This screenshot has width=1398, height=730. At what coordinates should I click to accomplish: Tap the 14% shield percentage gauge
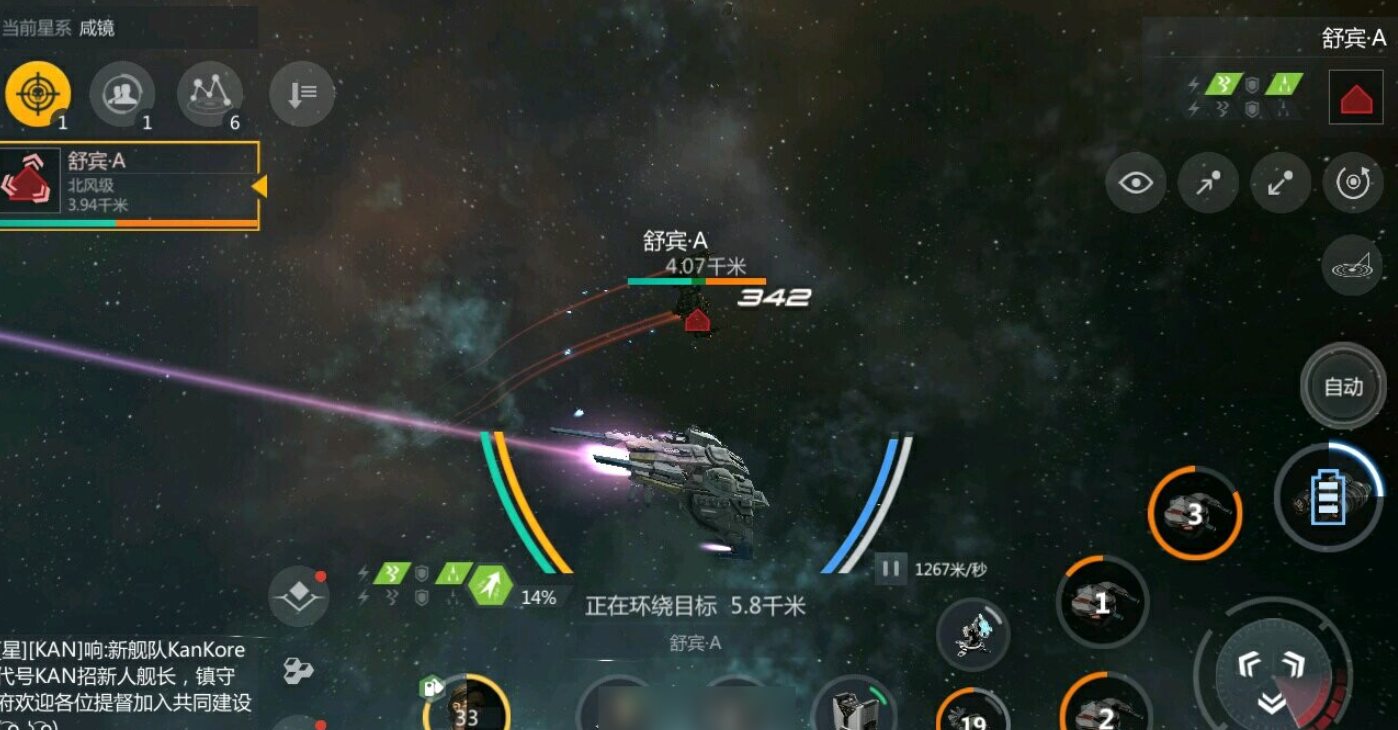click(x=538, y=598)
